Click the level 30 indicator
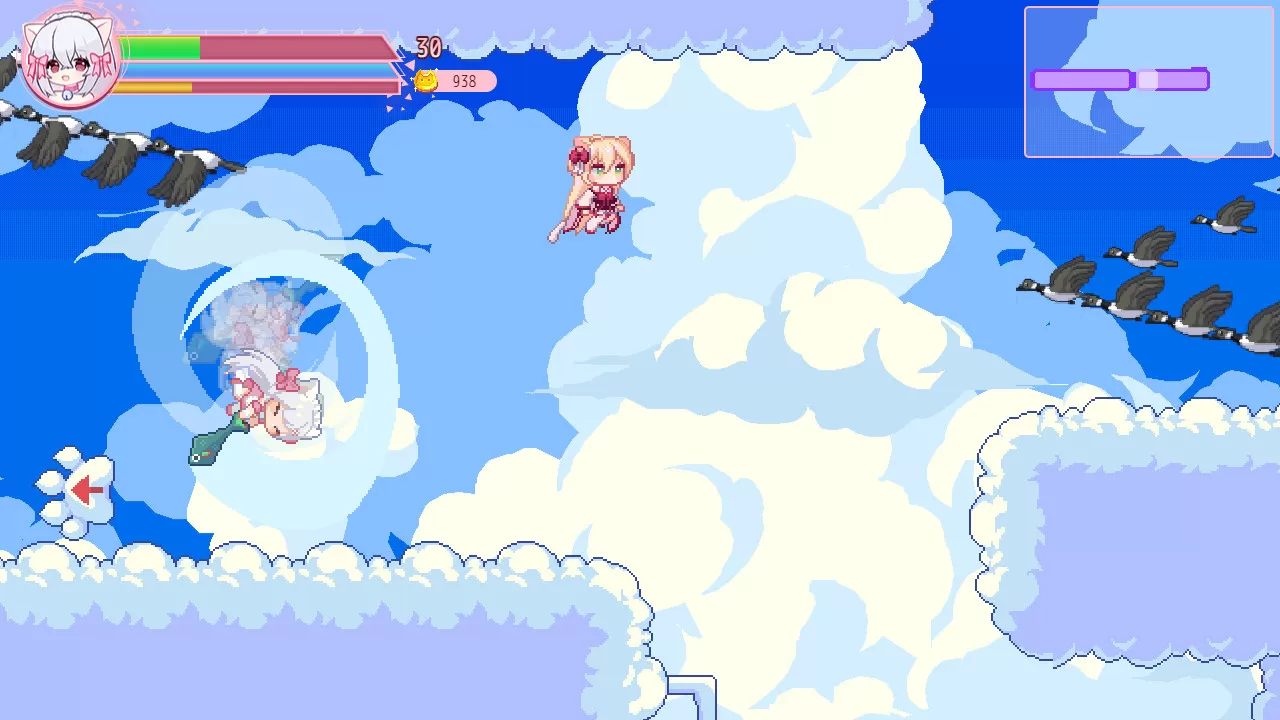Viewport: 1280px width, 720px height. click(x=430, y=45)
